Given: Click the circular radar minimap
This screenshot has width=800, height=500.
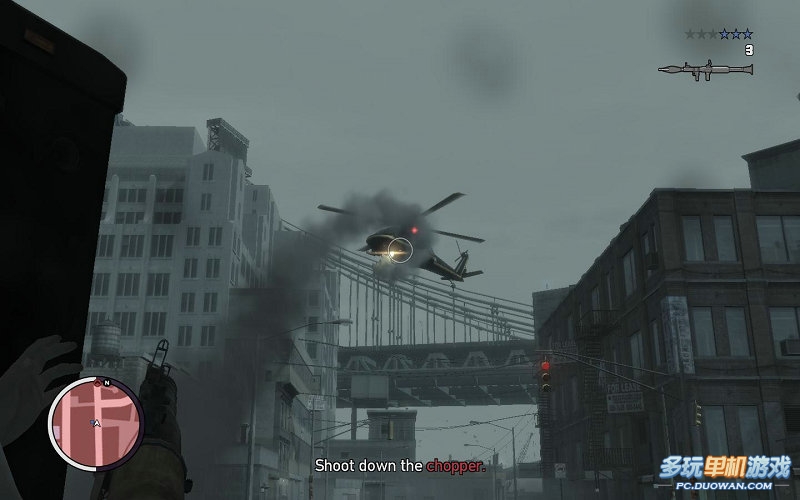Looking at the screenshot, I should pos(96,423).
